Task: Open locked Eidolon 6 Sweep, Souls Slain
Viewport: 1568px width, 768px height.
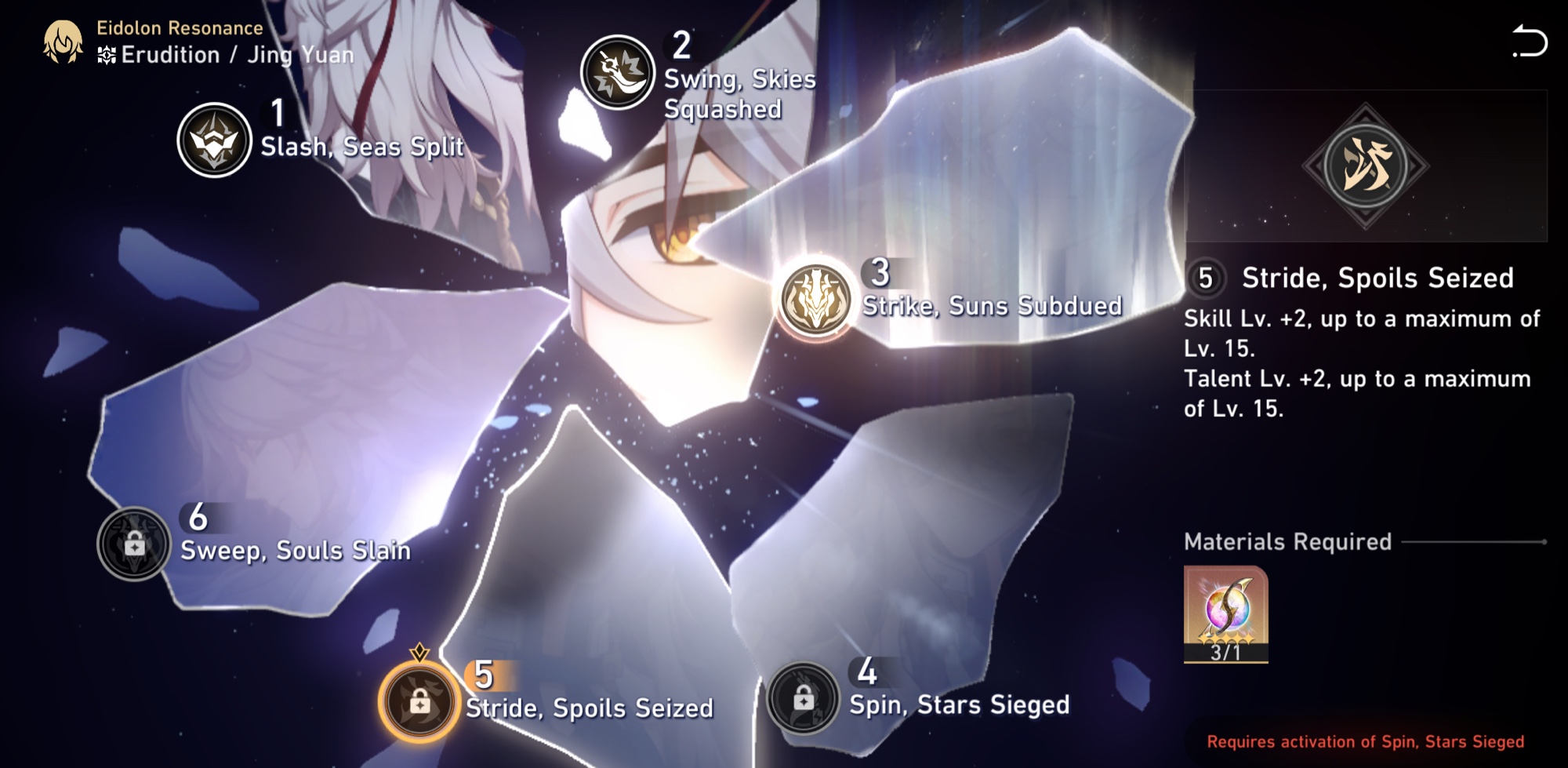Action: pyautogui.click(x=134, y=544)
